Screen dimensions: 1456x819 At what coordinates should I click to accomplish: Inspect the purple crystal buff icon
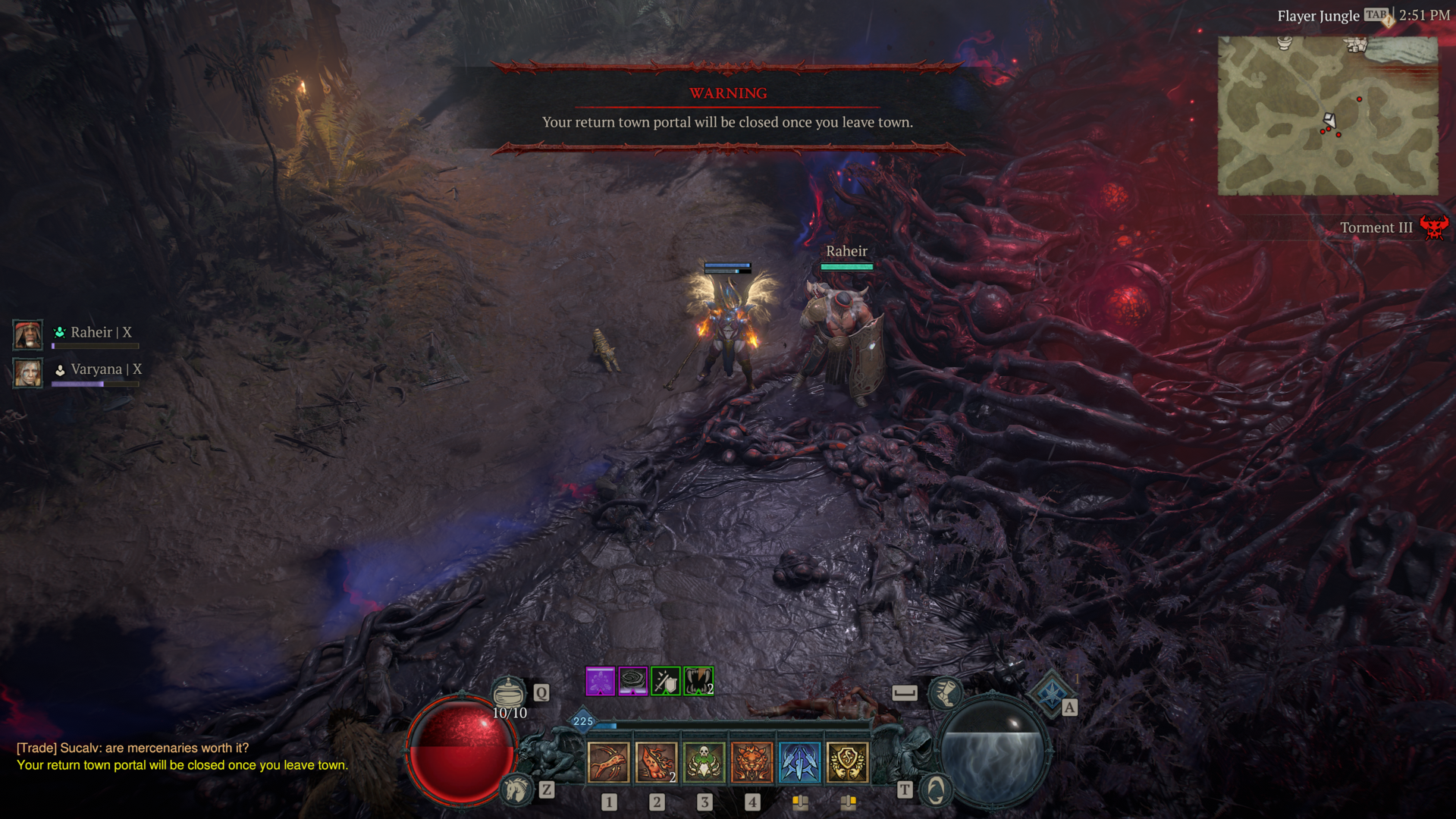(600, 681)
